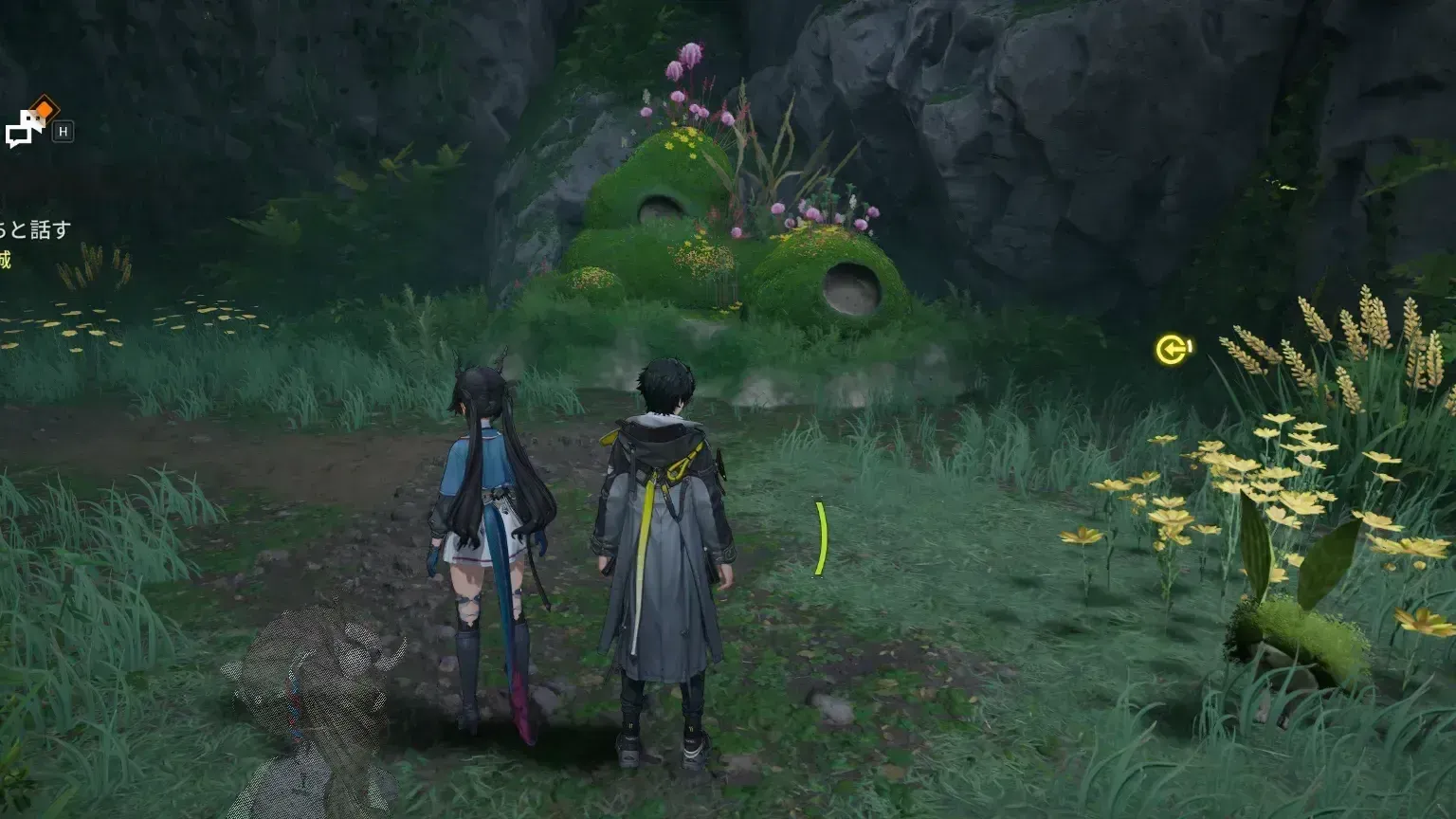Image resolution: width=1456 pixels, height=819 pixels.
Task: Click the left moss mound's round hole
Action: [x=662, y=207]
